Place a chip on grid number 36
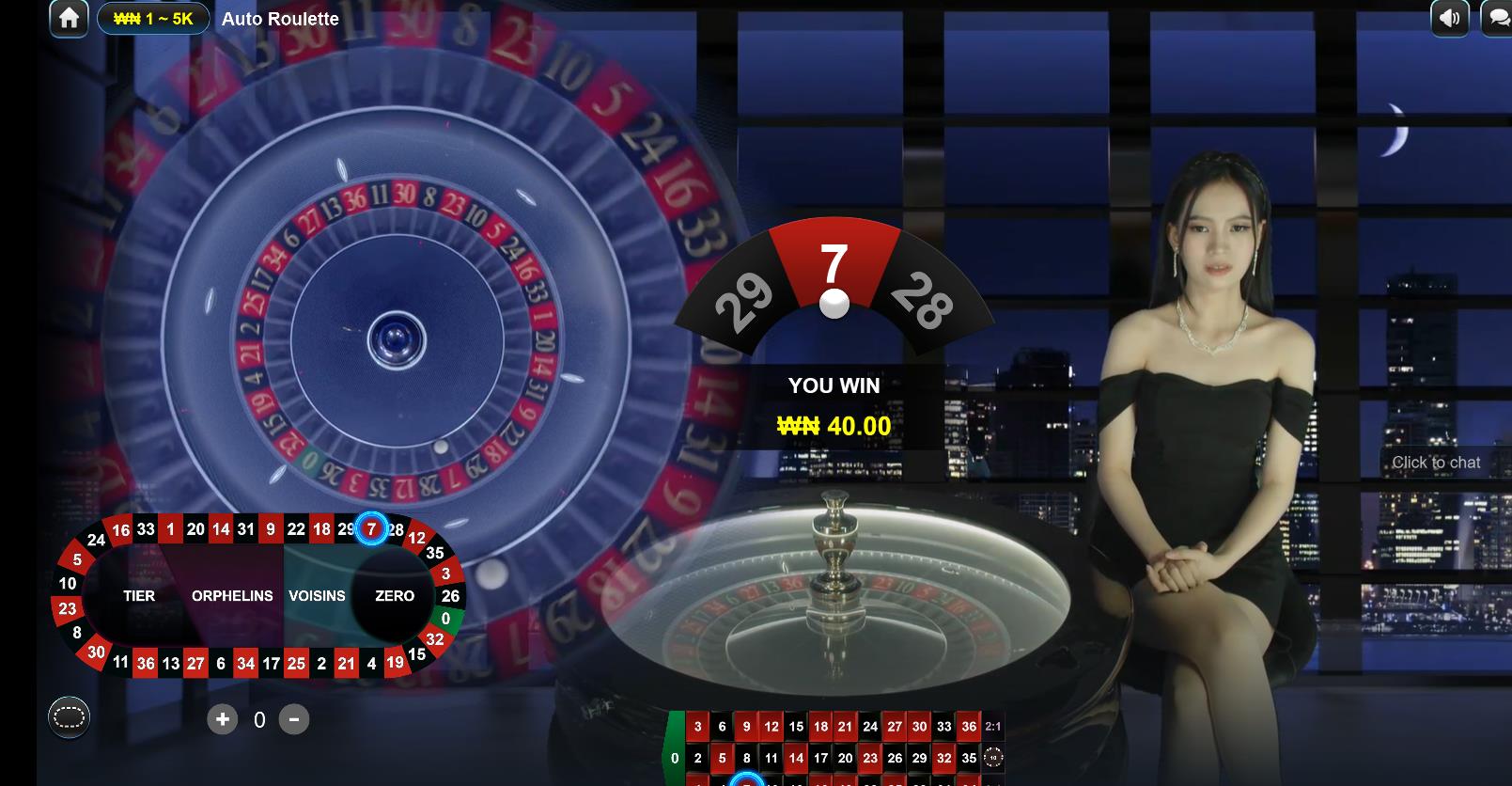Image resolution: width=1512 pixels, height=786 pixels. click(x=969, y=727)
